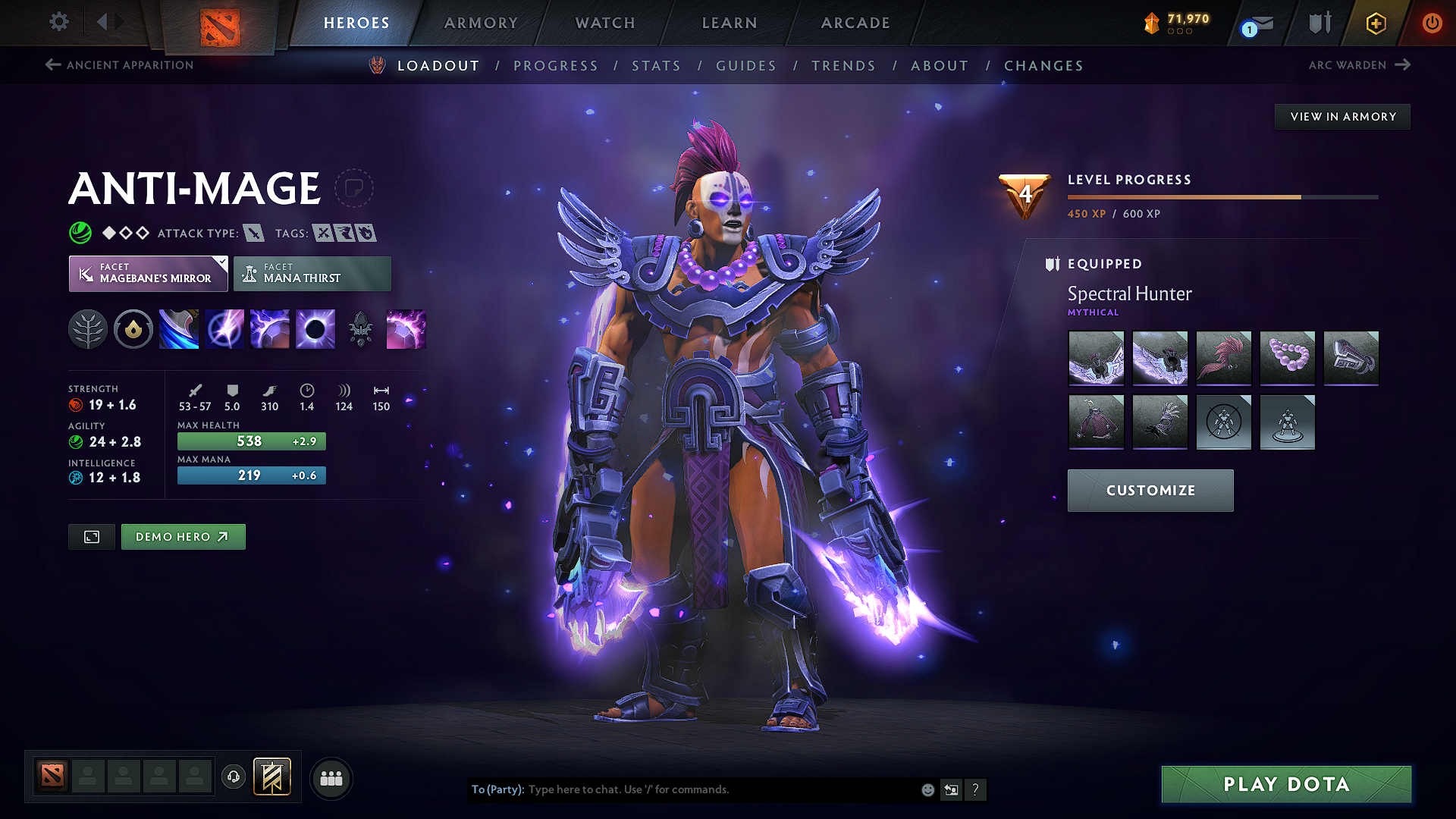Open the emoticon picker in chat
The width and height of the screenshot is (1456, 819).
927,789
